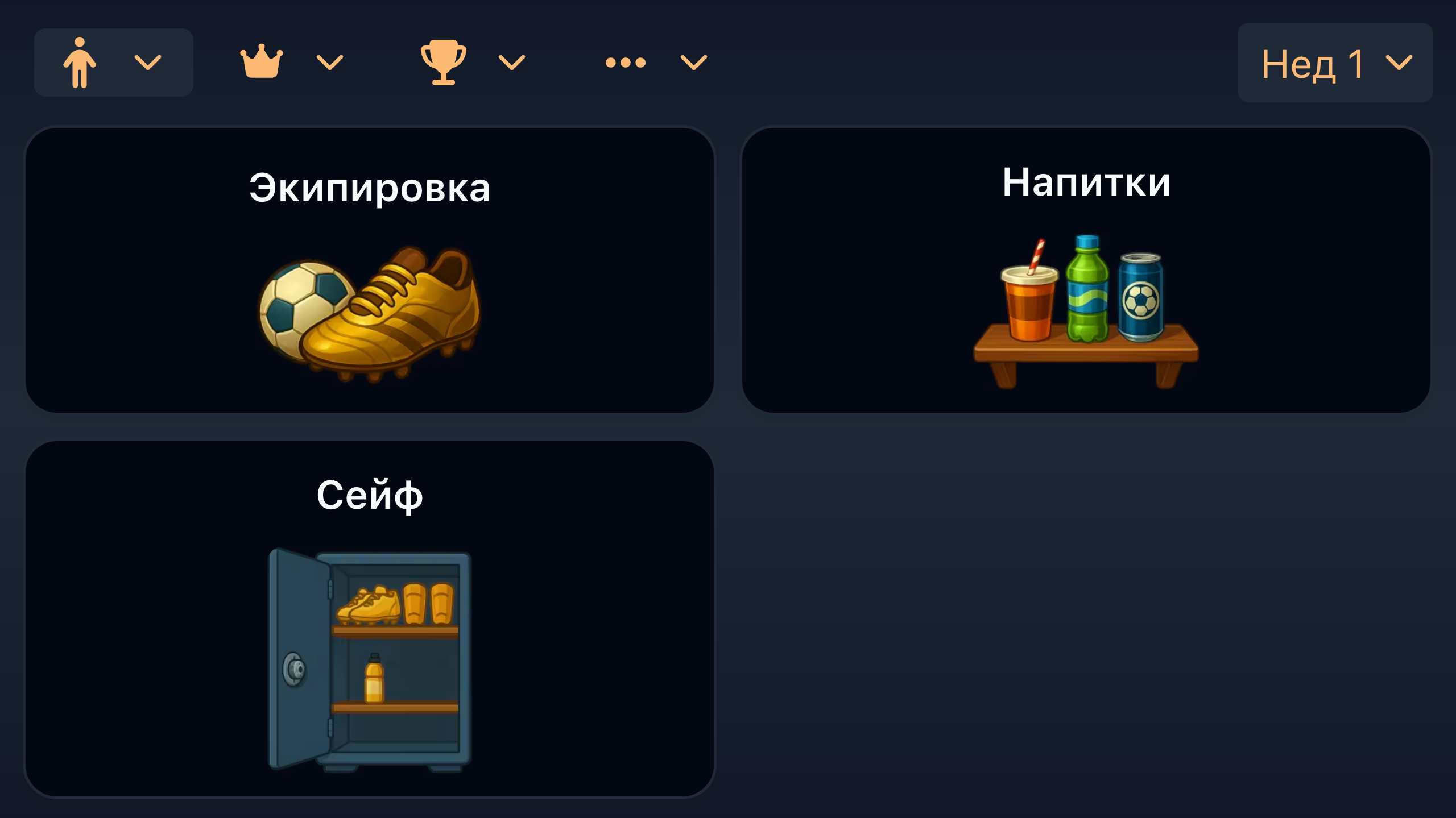
Task: Open the dropdown beside the crown icon
Action: point(330,63)
